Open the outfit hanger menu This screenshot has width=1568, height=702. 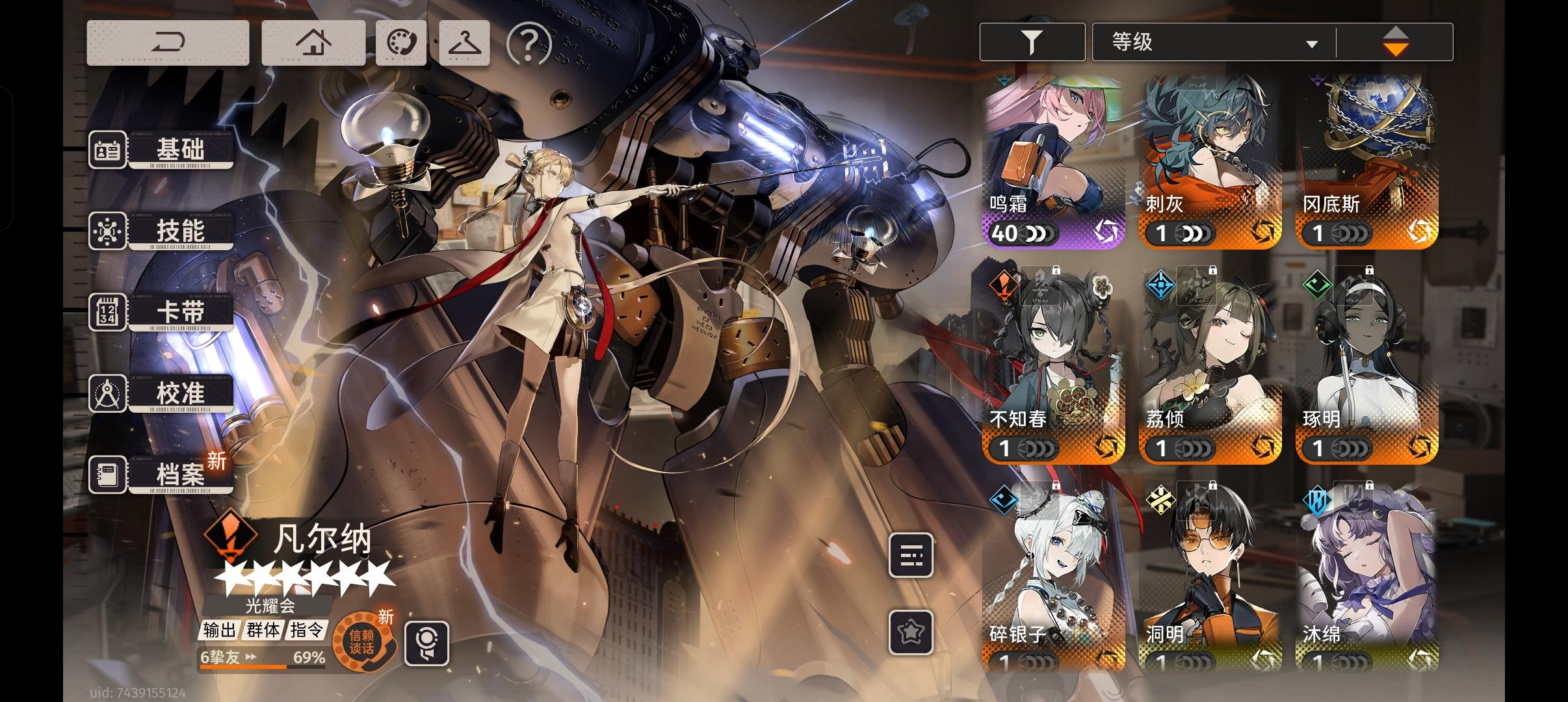464,43
